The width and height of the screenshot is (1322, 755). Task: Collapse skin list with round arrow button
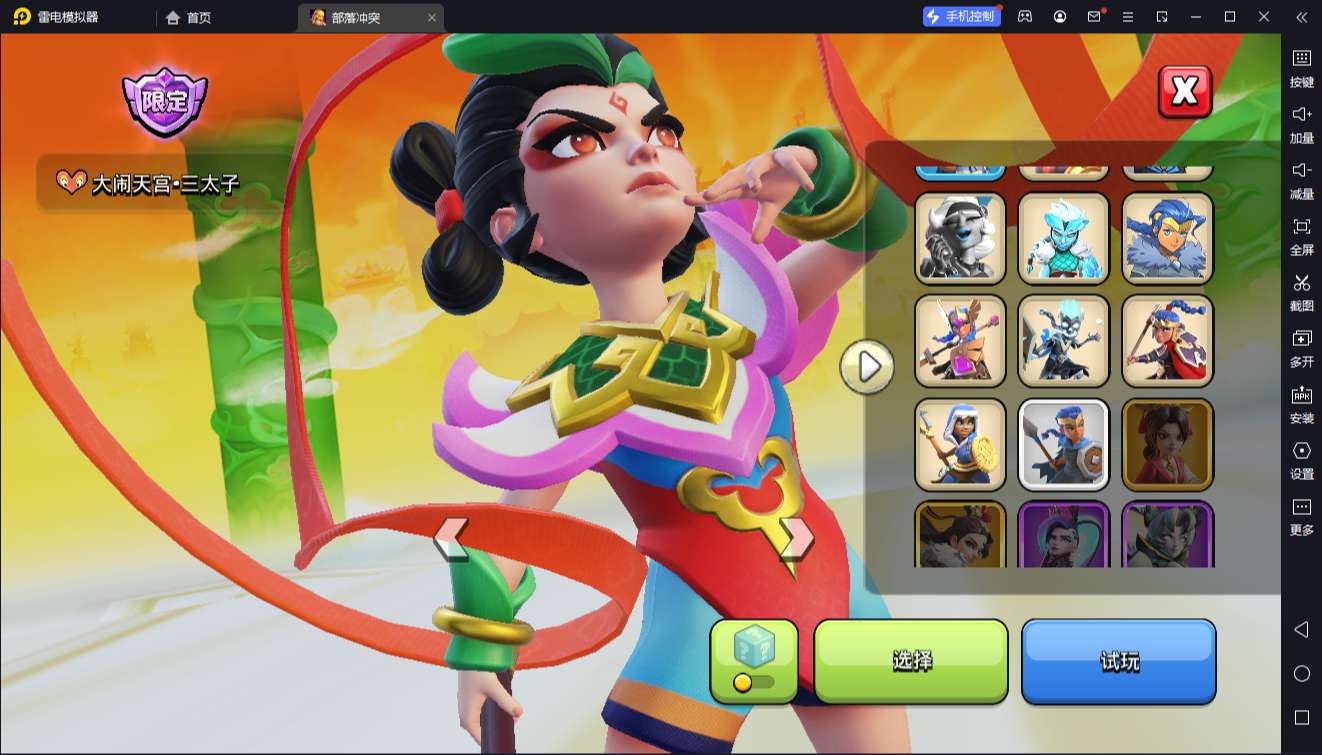tap(867, 367)
